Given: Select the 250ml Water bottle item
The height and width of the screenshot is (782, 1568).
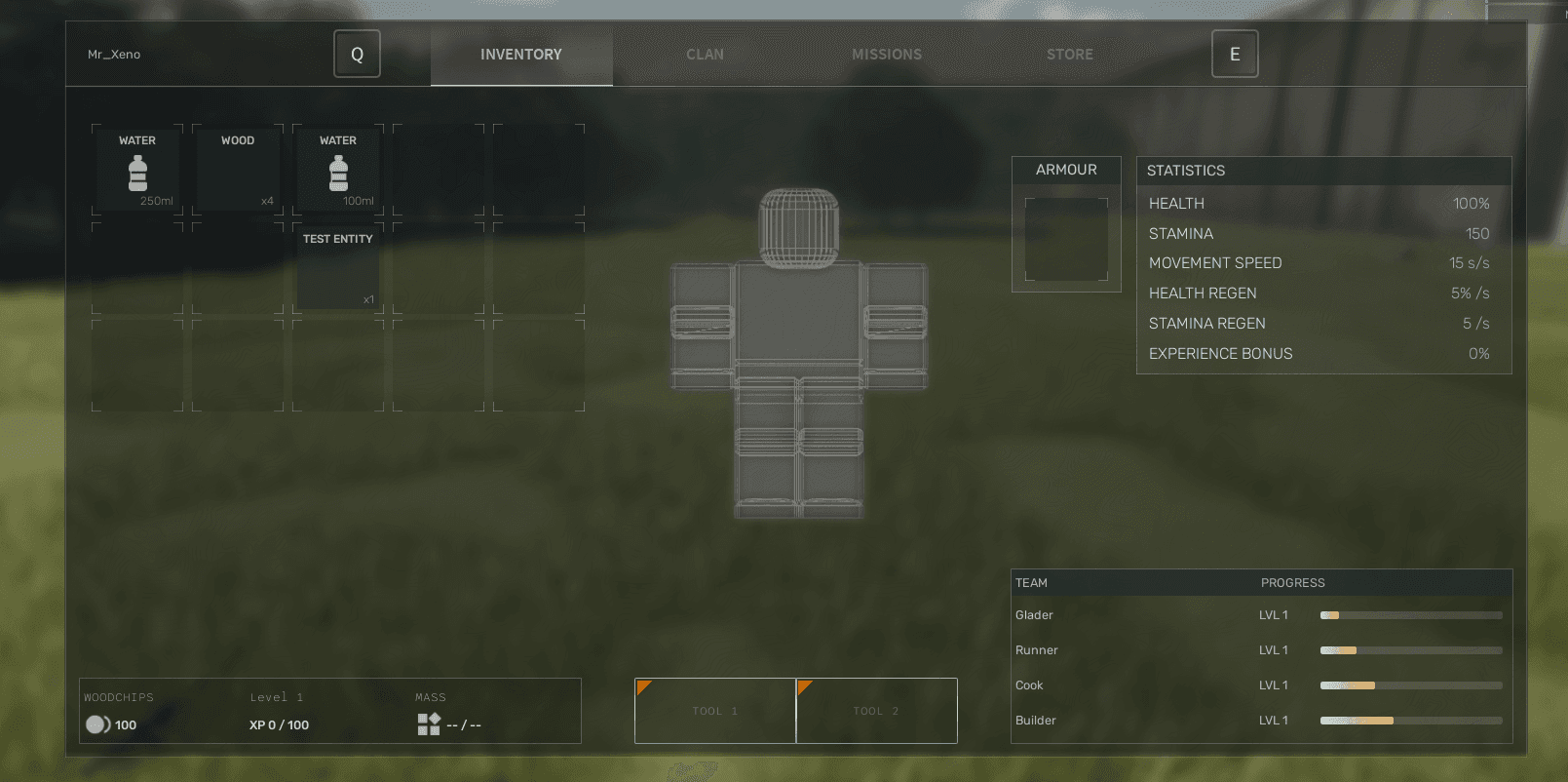Looking at the screenshot, I should [x=137, y=170].
